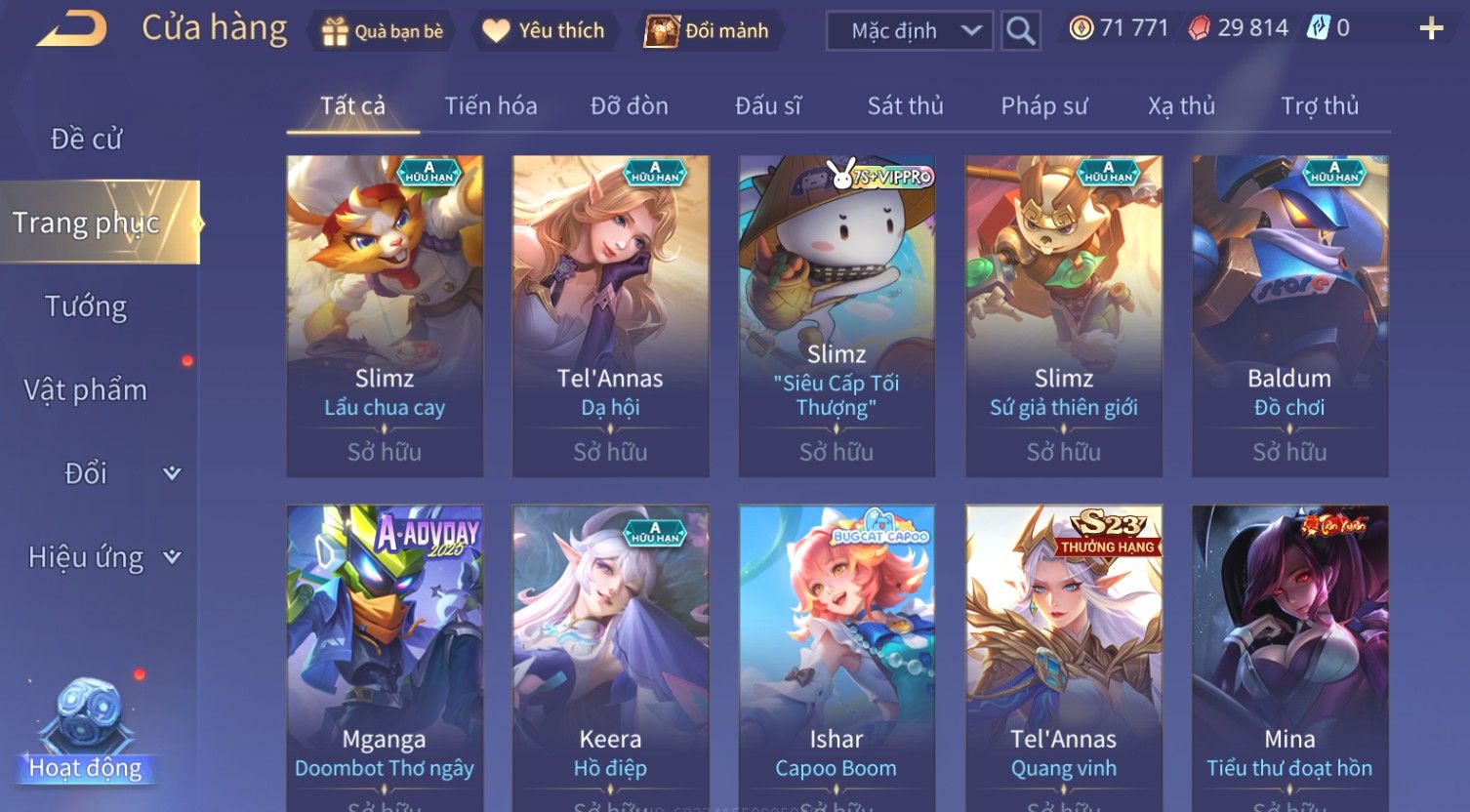This screenshot has width=1470, height=812.
Task: Choose the Ishar Capoo Boom skin card
Action: tap(837, 654)
